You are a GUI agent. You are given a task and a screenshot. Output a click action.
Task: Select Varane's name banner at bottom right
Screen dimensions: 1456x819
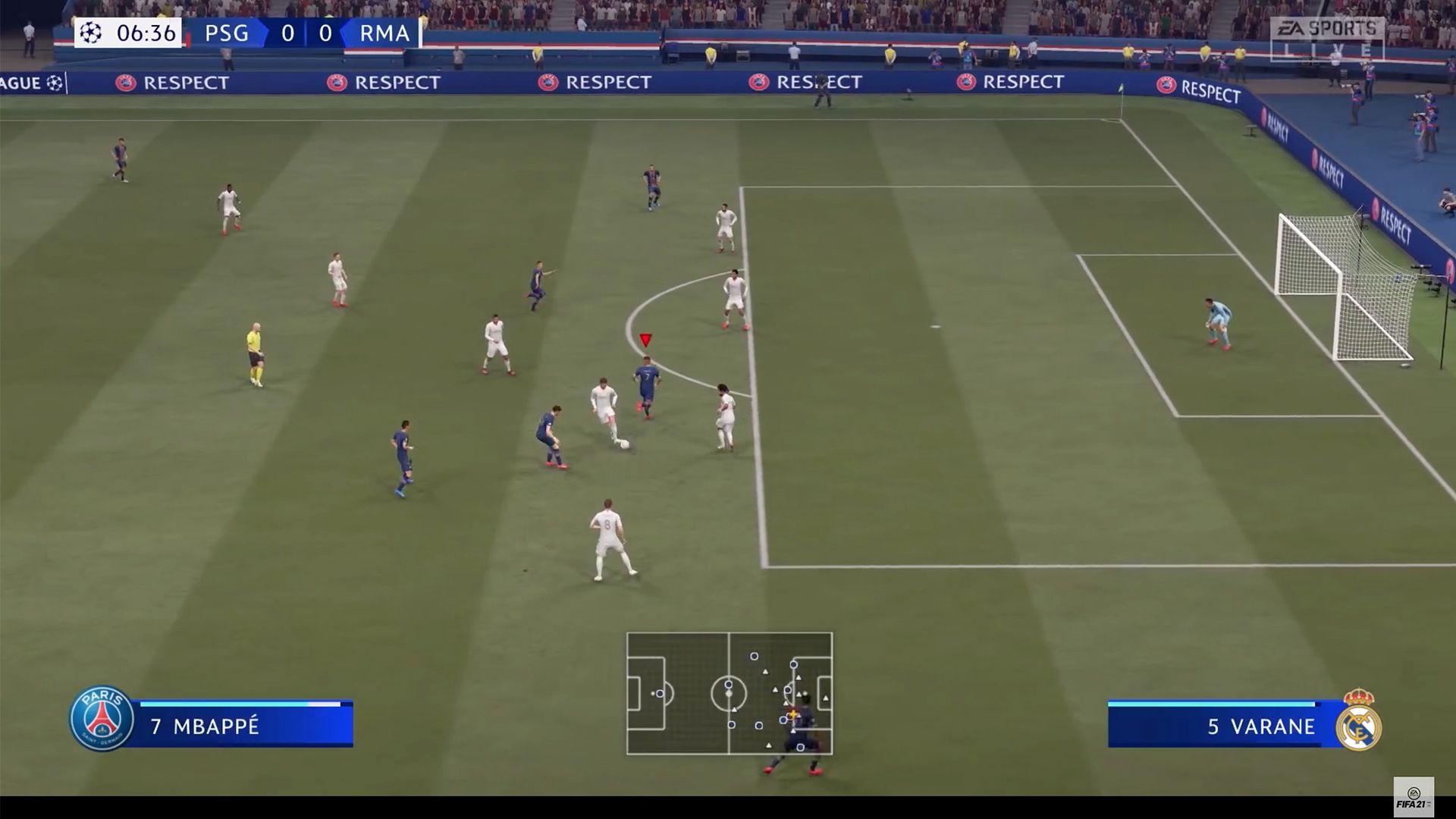click(x=1244, y=726)
